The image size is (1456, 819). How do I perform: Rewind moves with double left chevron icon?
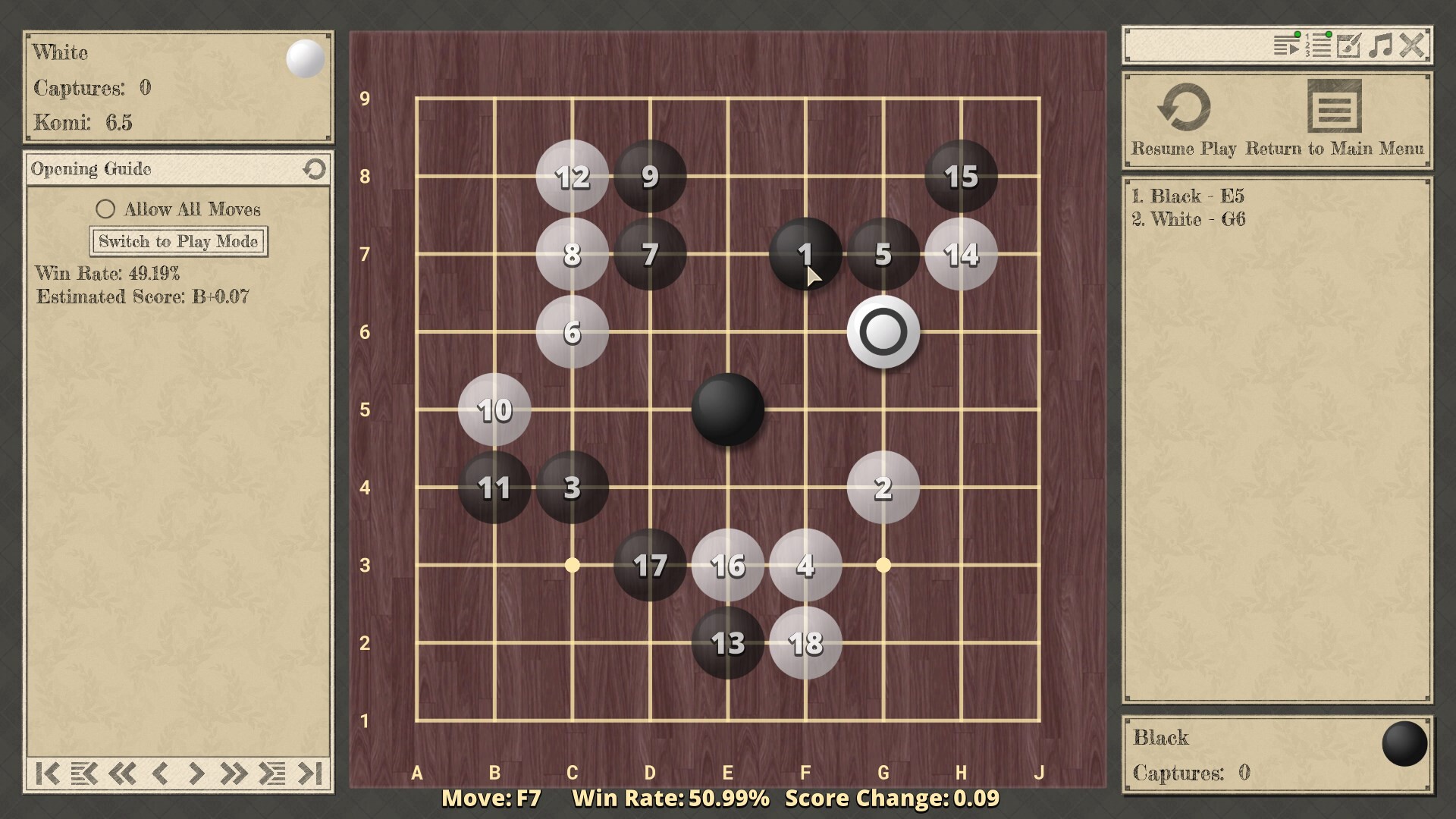[121, 775]
